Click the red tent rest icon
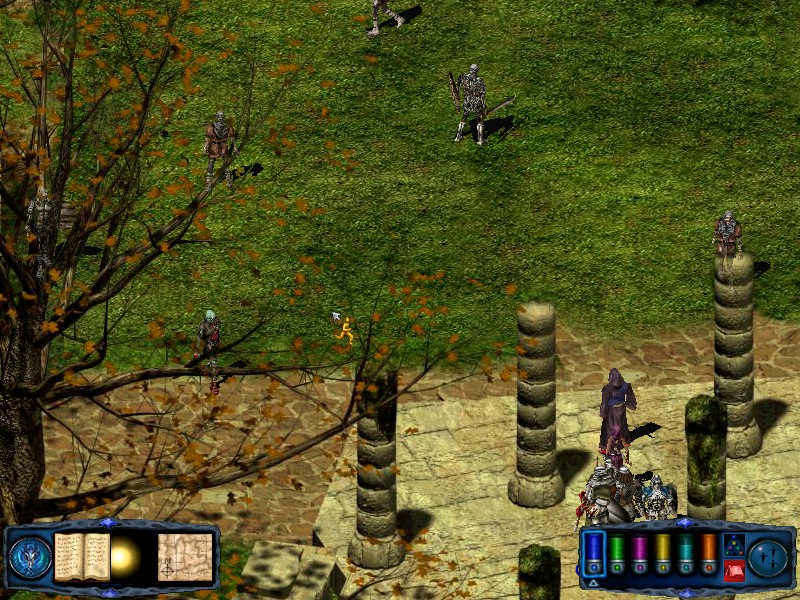This screenshot has width=800, height=600. point(733,570)
